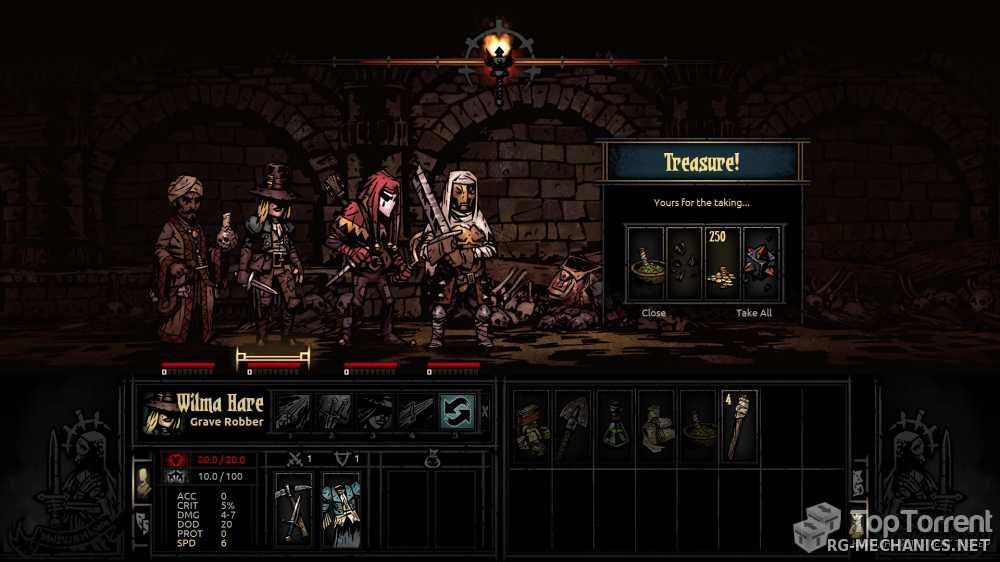Select the shovel in the inventory
Viewport: 1000px width, 562px height.
[573, 425]
